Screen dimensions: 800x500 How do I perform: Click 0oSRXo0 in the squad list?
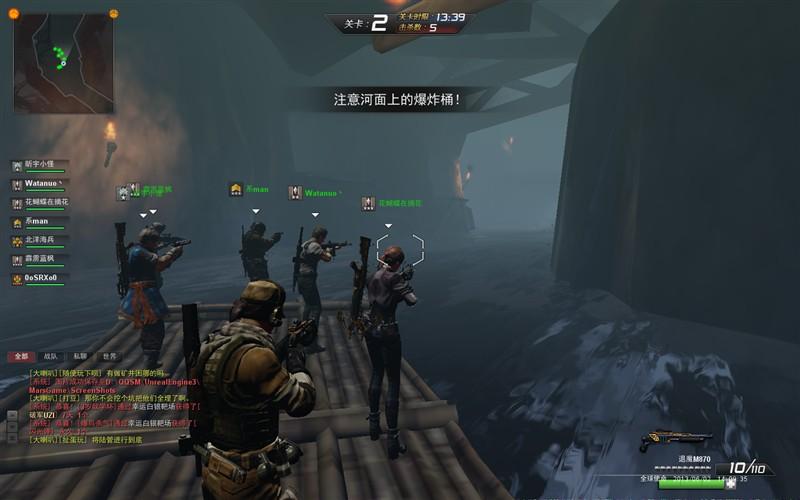[40, 278]
